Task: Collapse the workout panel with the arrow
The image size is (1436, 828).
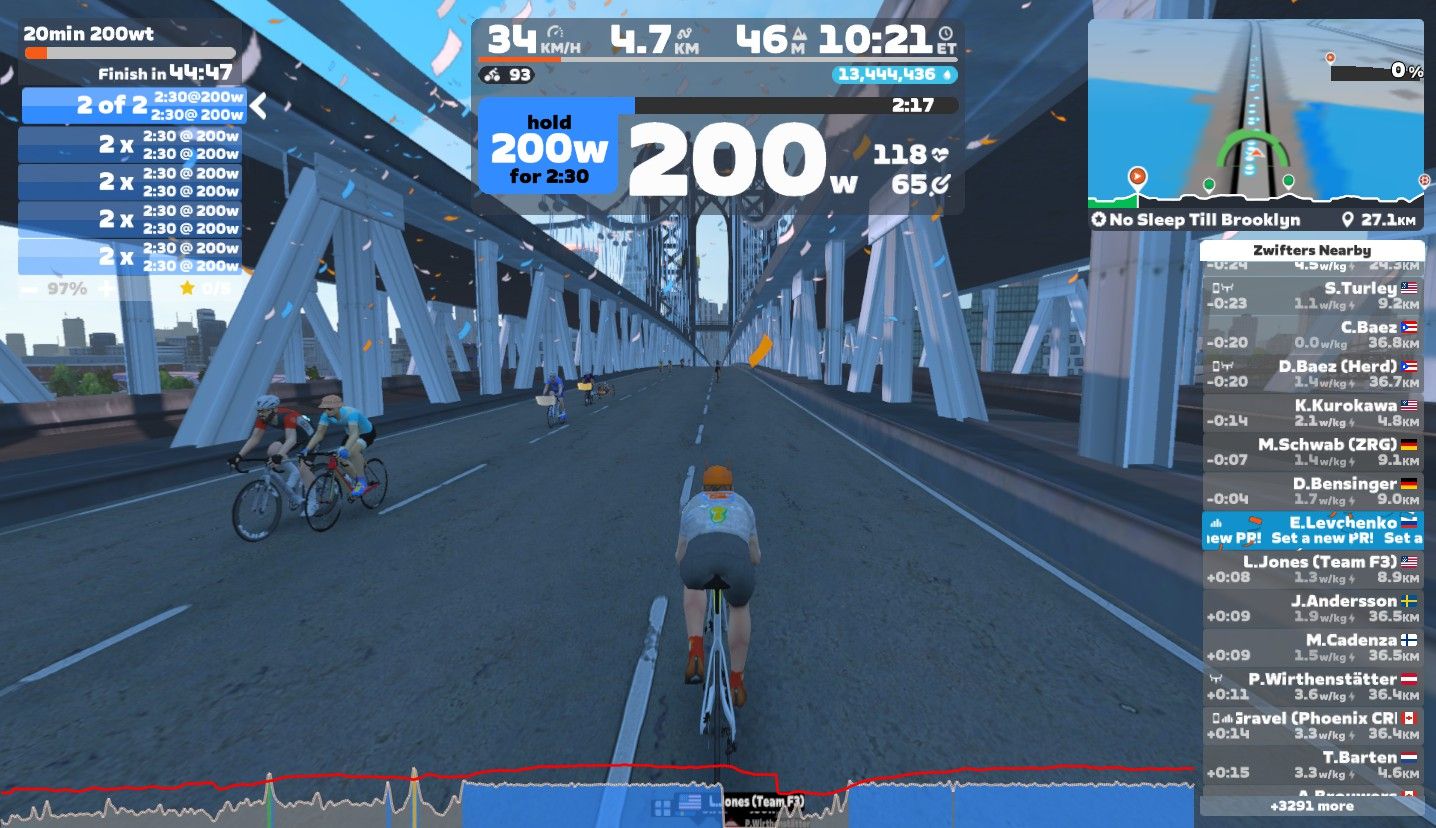Action: tap(258, 105)
